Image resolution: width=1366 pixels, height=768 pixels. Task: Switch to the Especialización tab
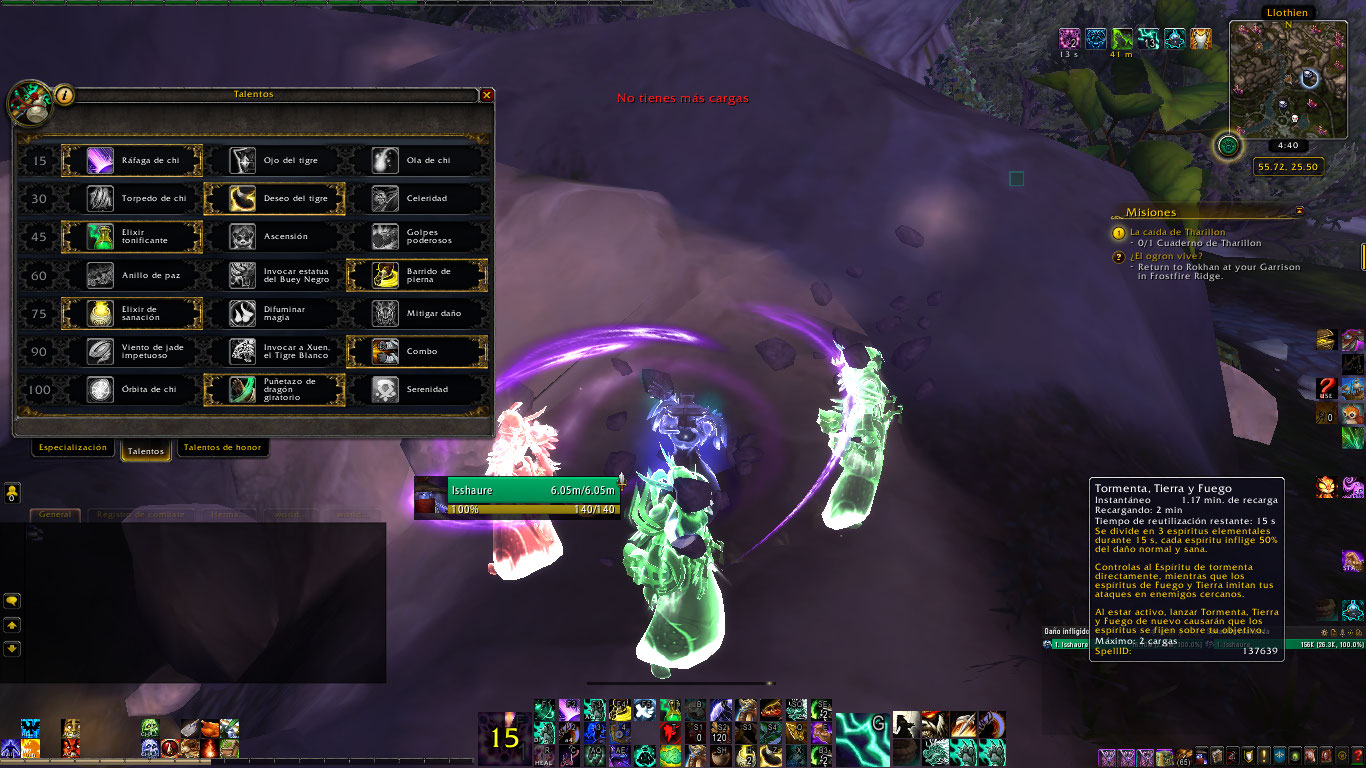72,448
